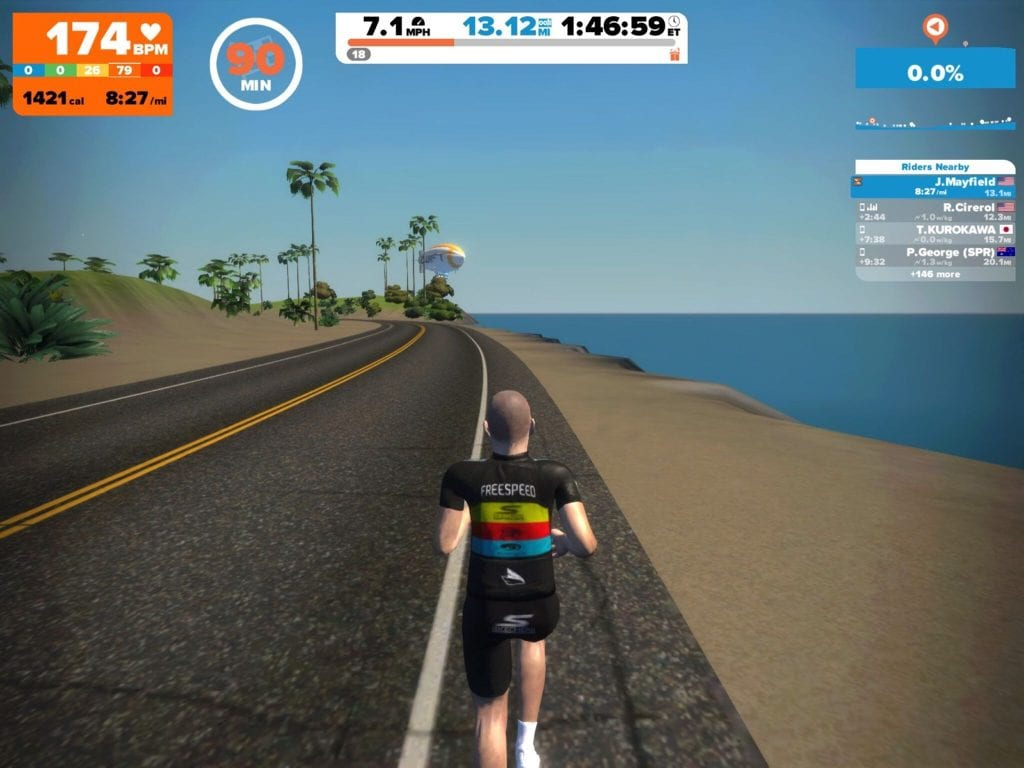Select the highlighted J.Mayfield rider row
The width and height of the screenshot is (1024, 768).
click(935, 186)
